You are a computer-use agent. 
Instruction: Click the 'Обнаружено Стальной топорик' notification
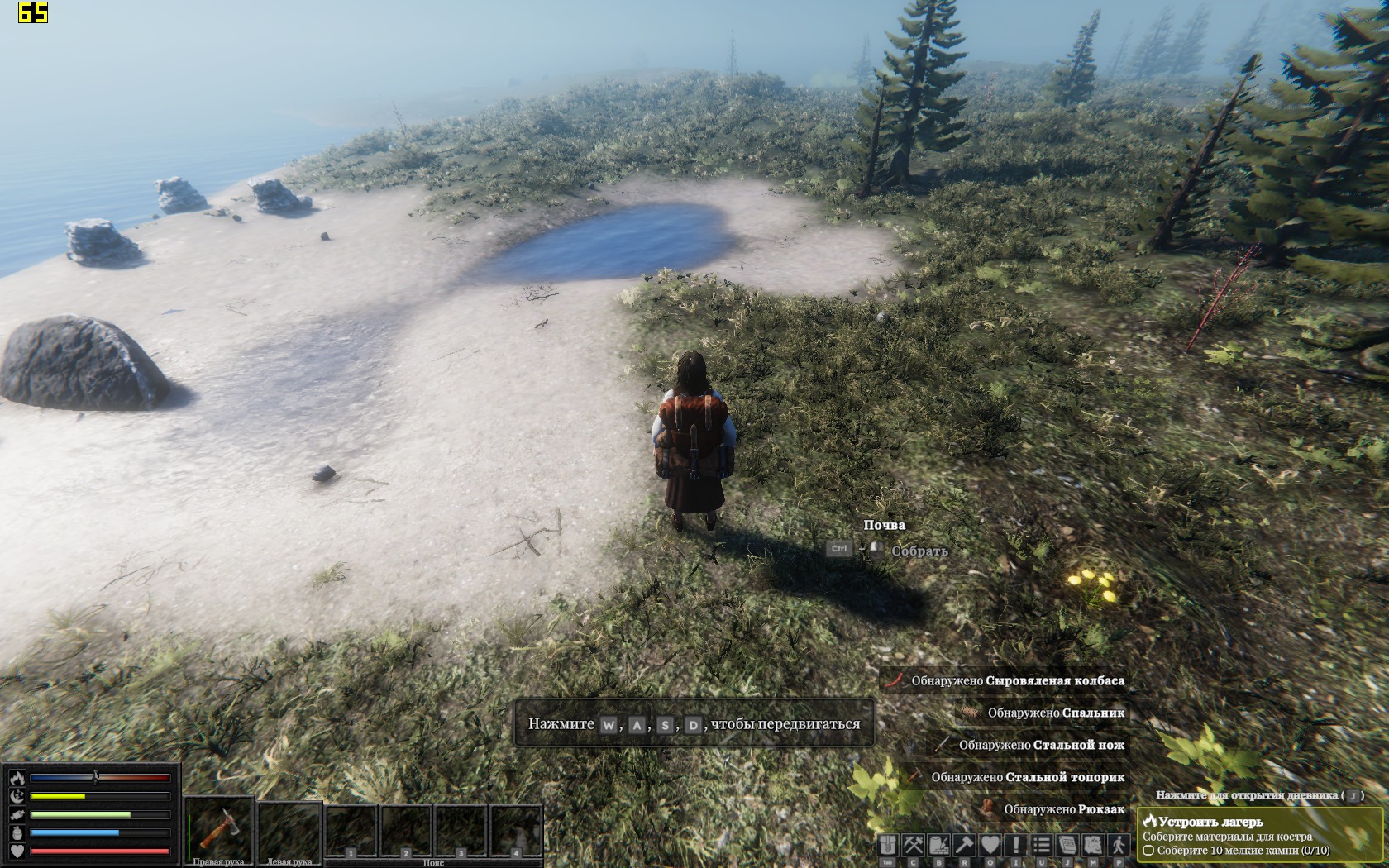point(1027,777)
